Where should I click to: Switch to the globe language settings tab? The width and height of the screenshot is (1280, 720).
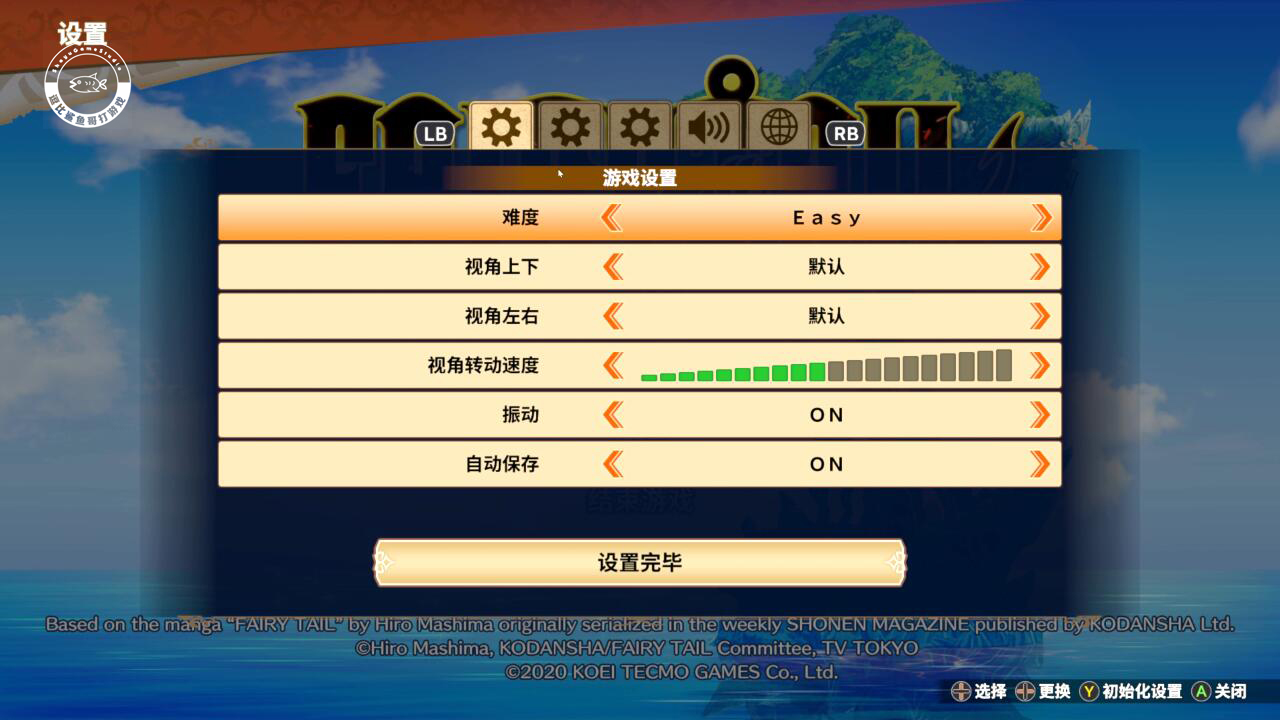pos(779,124)
